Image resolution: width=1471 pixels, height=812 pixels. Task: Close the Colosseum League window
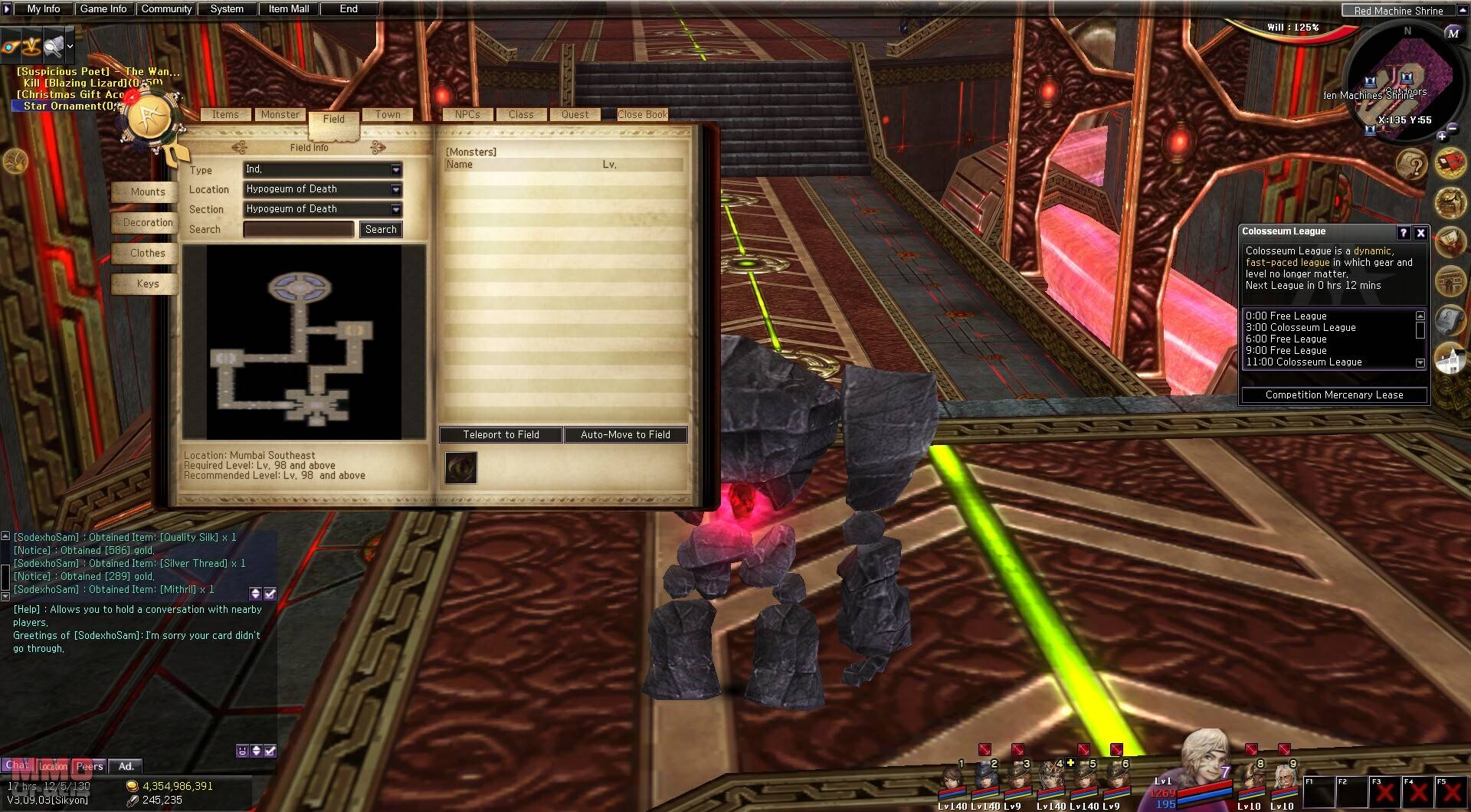pos(1420,233)
